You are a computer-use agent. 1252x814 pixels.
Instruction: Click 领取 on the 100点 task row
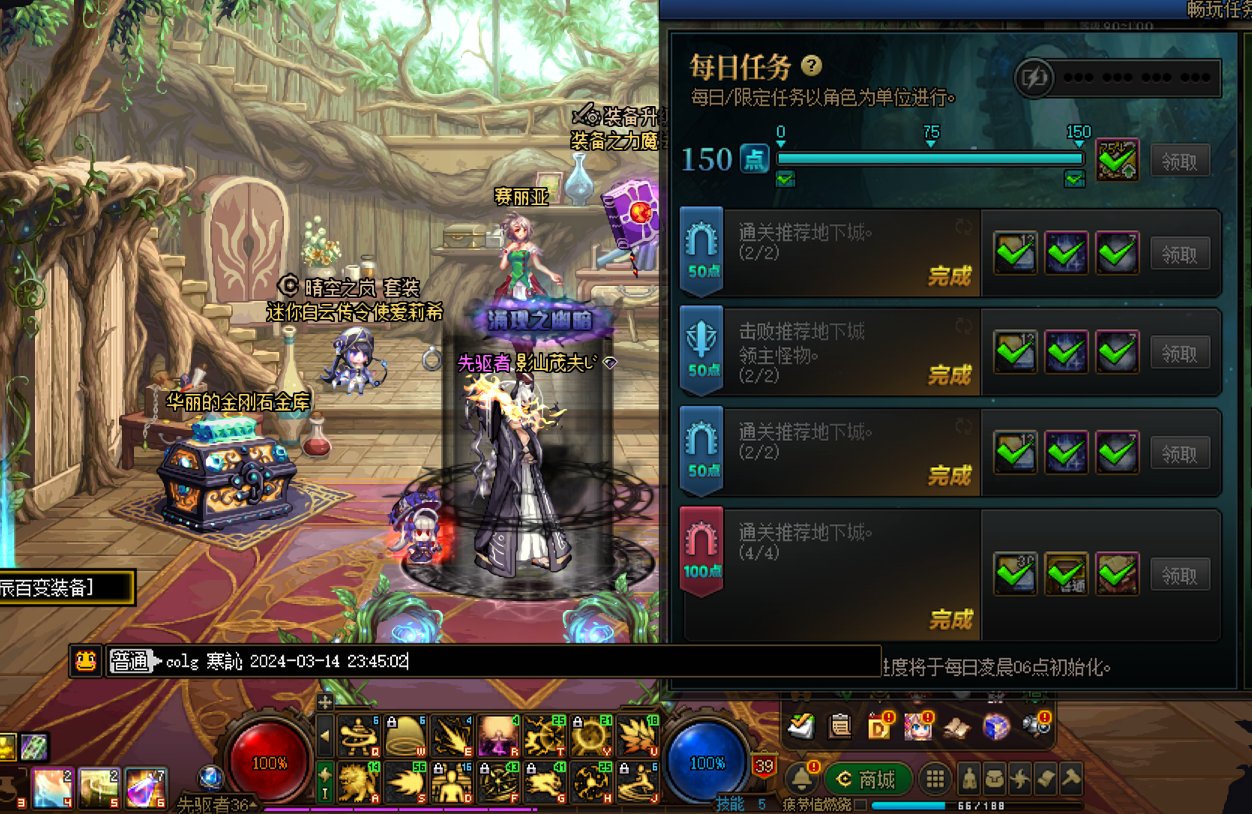coord(1180,575)
